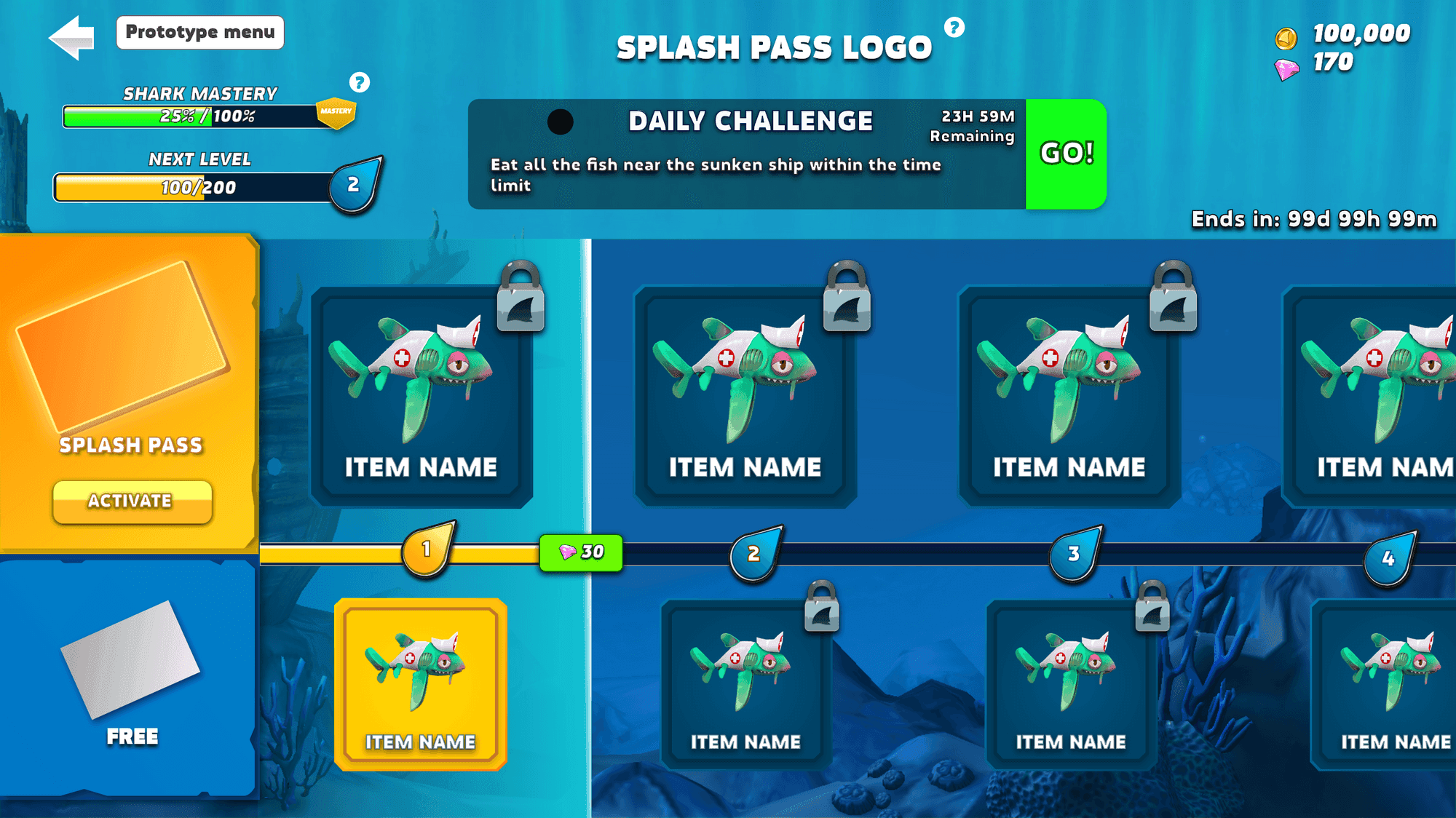Tap the pink gem currency icon
The height and width of the screenshot is (818, 1456).
click(x=1286, y=69)
